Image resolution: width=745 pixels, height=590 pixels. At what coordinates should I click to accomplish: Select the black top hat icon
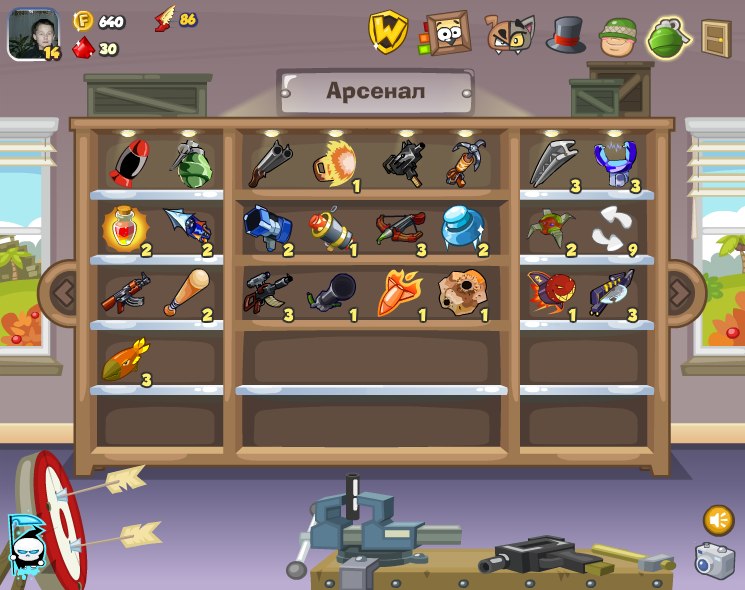tap(565, 35)
